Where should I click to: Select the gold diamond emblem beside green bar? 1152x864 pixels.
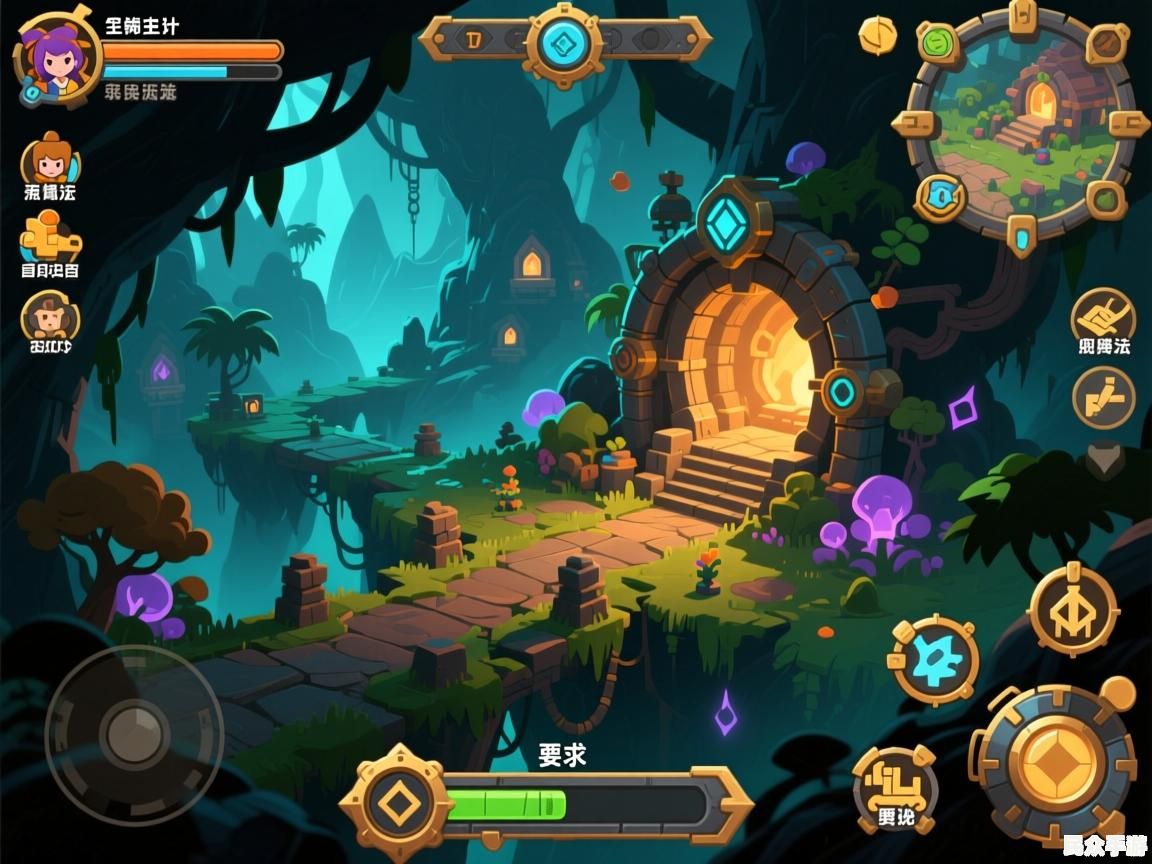click(x=398, y=803)
